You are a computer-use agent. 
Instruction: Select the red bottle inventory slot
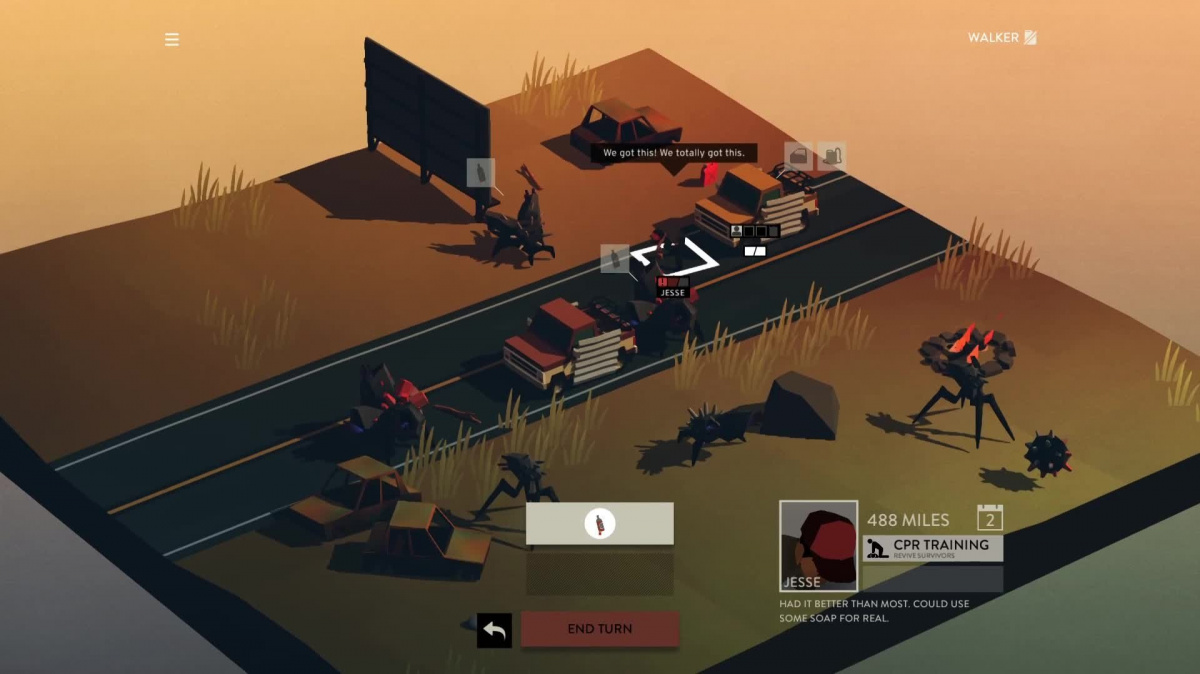click(x=600, y=523)
